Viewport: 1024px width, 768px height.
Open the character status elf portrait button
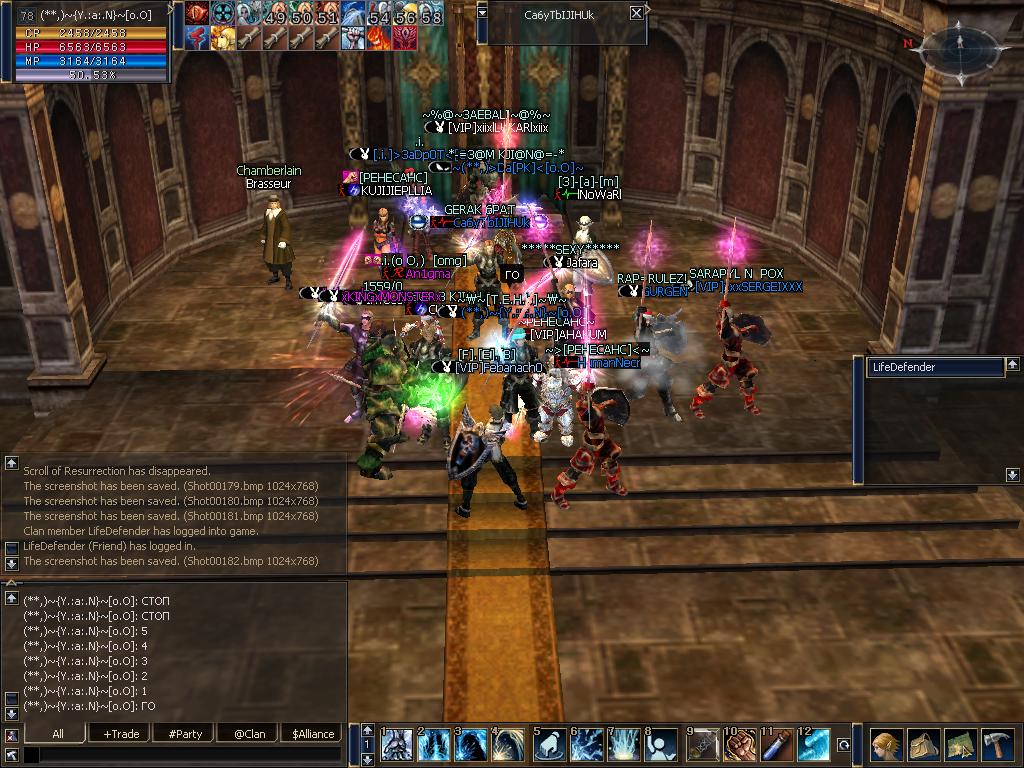pos(886,746)
